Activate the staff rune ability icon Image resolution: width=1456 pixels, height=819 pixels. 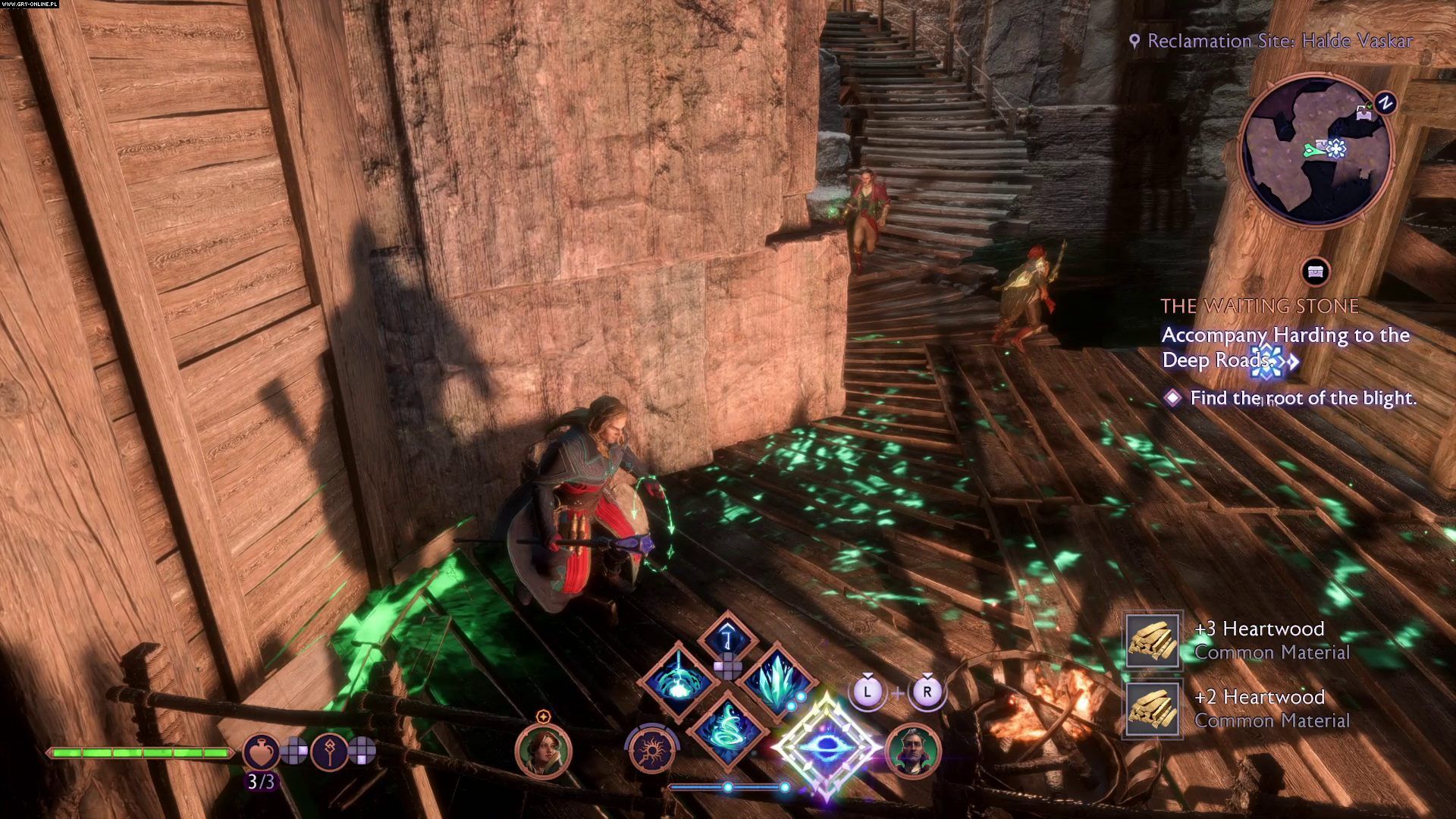pos(329,752)
